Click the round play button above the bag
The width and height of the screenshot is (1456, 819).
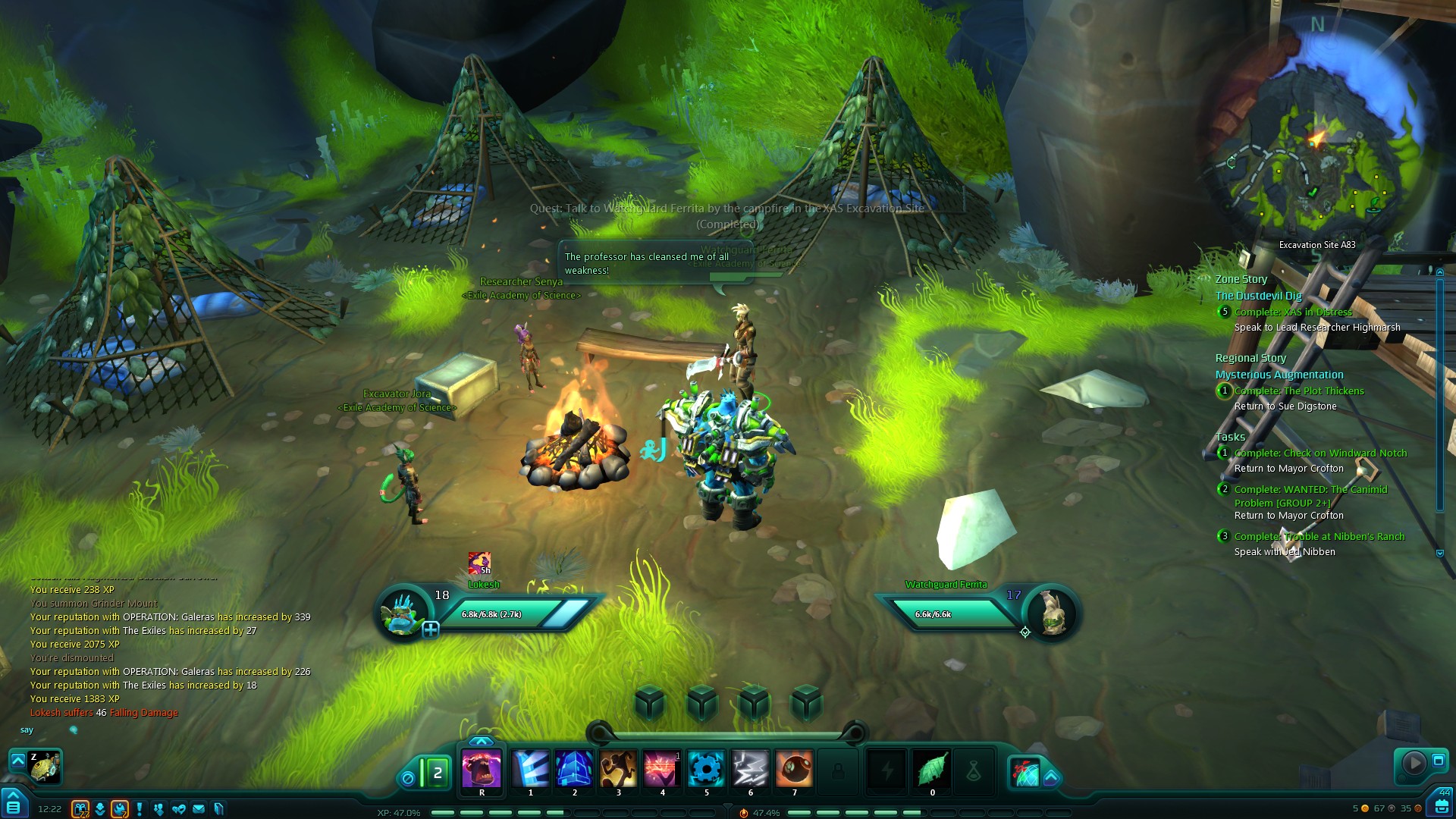coord(1413,762)
